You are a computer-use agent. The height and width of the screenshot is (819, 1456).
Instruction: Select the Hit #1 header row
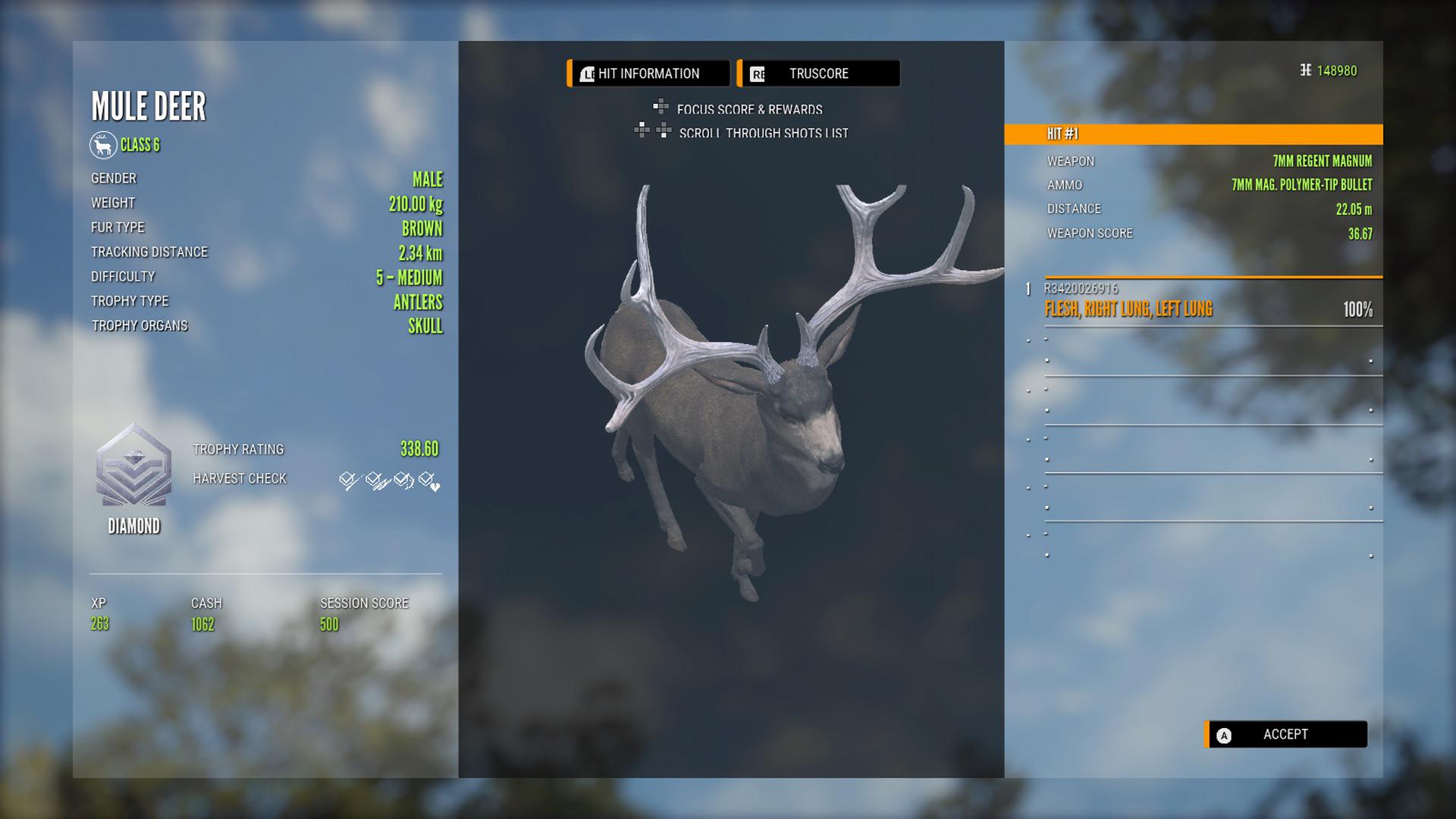click(x=1194, y=134)
